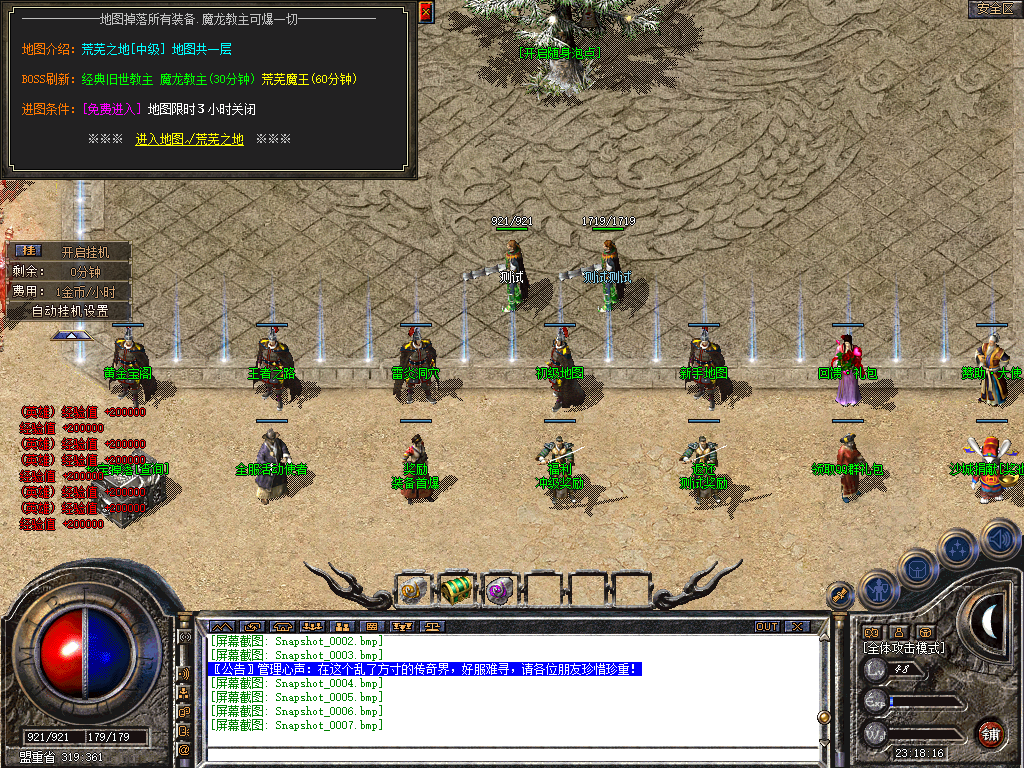
Task: Use the purple swirl scroll in the belt
Action: pyautogui.click(x=498, y=591)
